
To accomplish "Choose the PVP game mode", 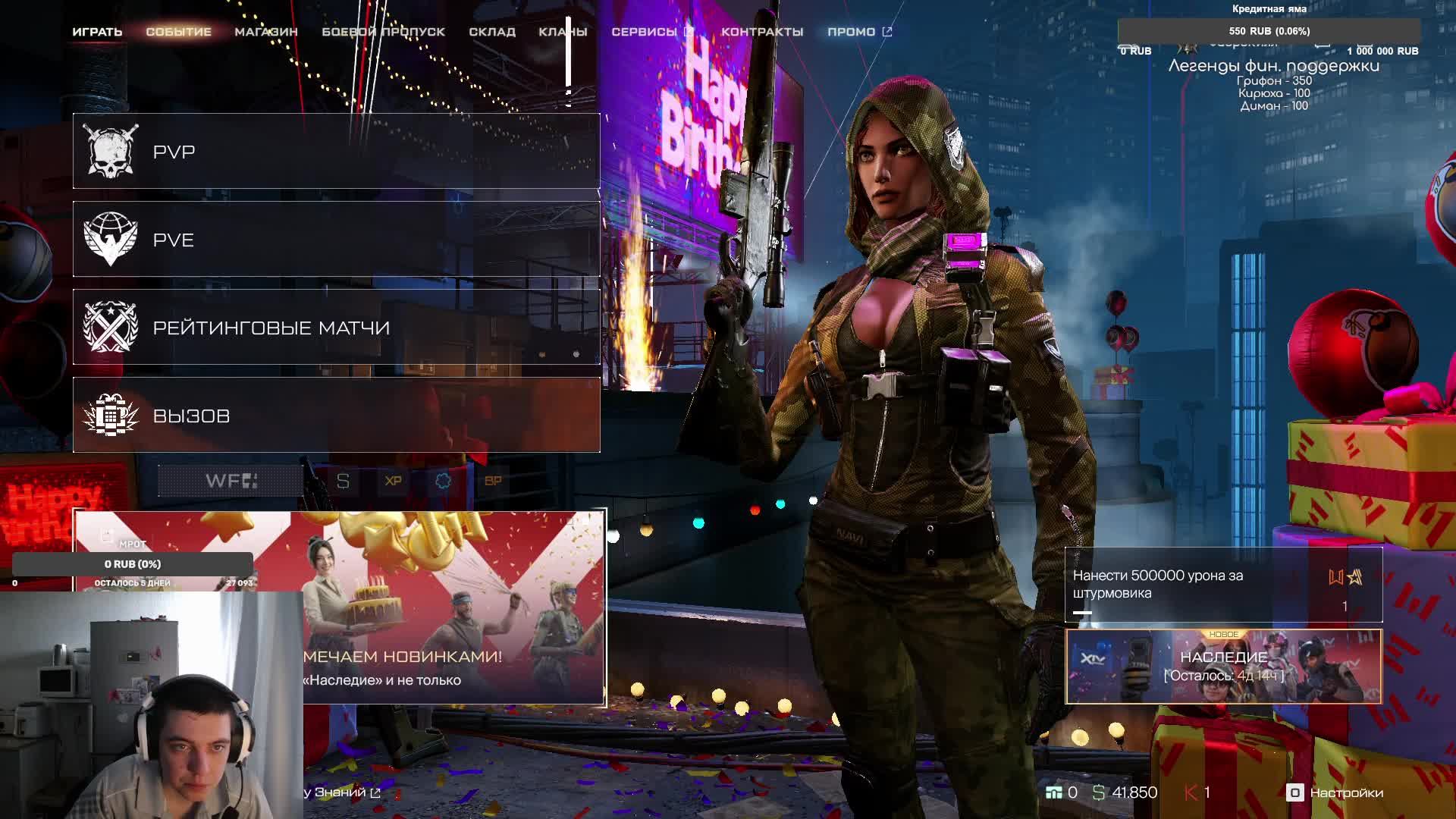I will point(336,152).
